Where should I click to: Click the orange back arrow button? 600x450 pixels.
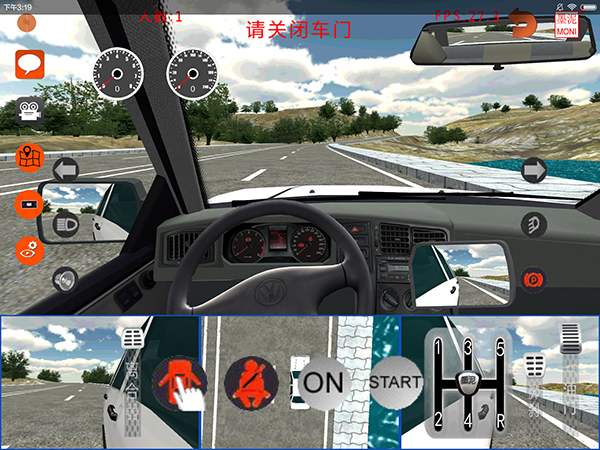tap(522, 22)
